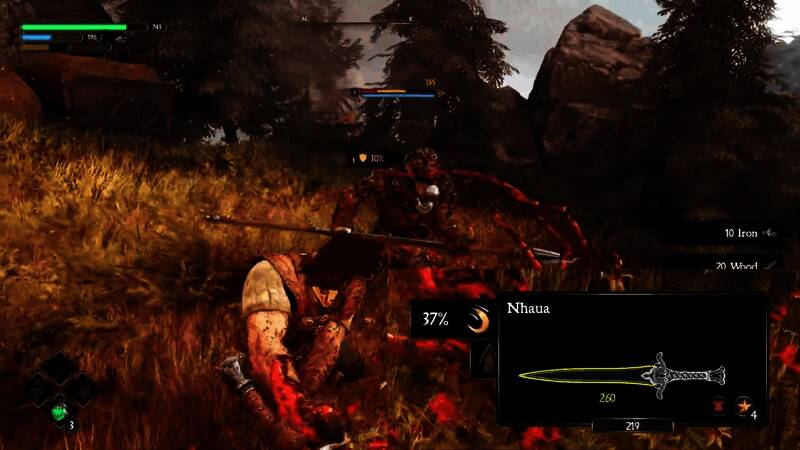Click the red gem icon in the Nhaua panel

[717, 405]
